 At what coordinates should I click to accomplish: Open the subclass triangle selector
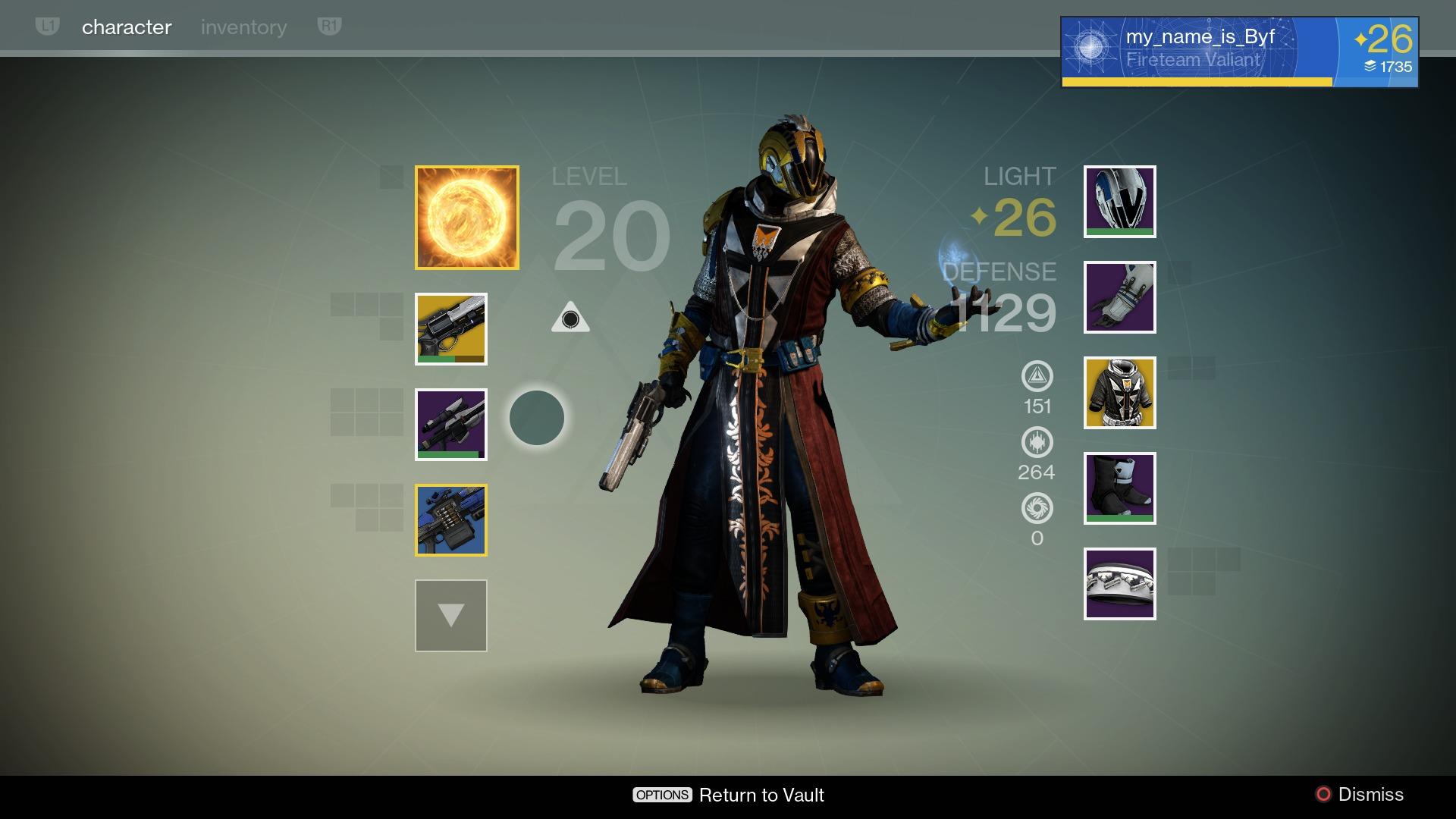tap(571, 318)
